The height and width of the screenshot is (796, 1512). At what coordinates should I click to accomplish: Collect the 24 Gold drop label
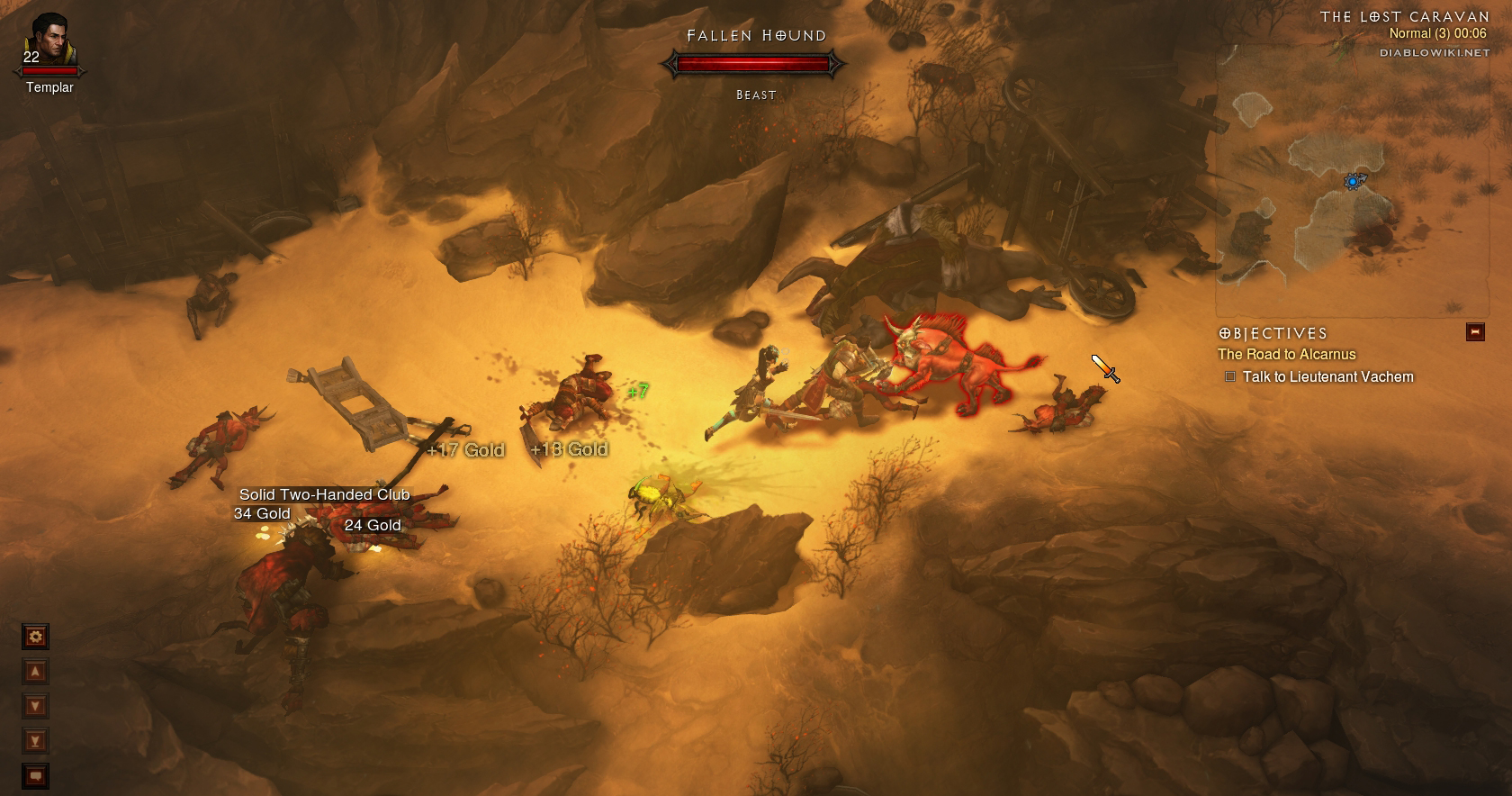[373, 525]
